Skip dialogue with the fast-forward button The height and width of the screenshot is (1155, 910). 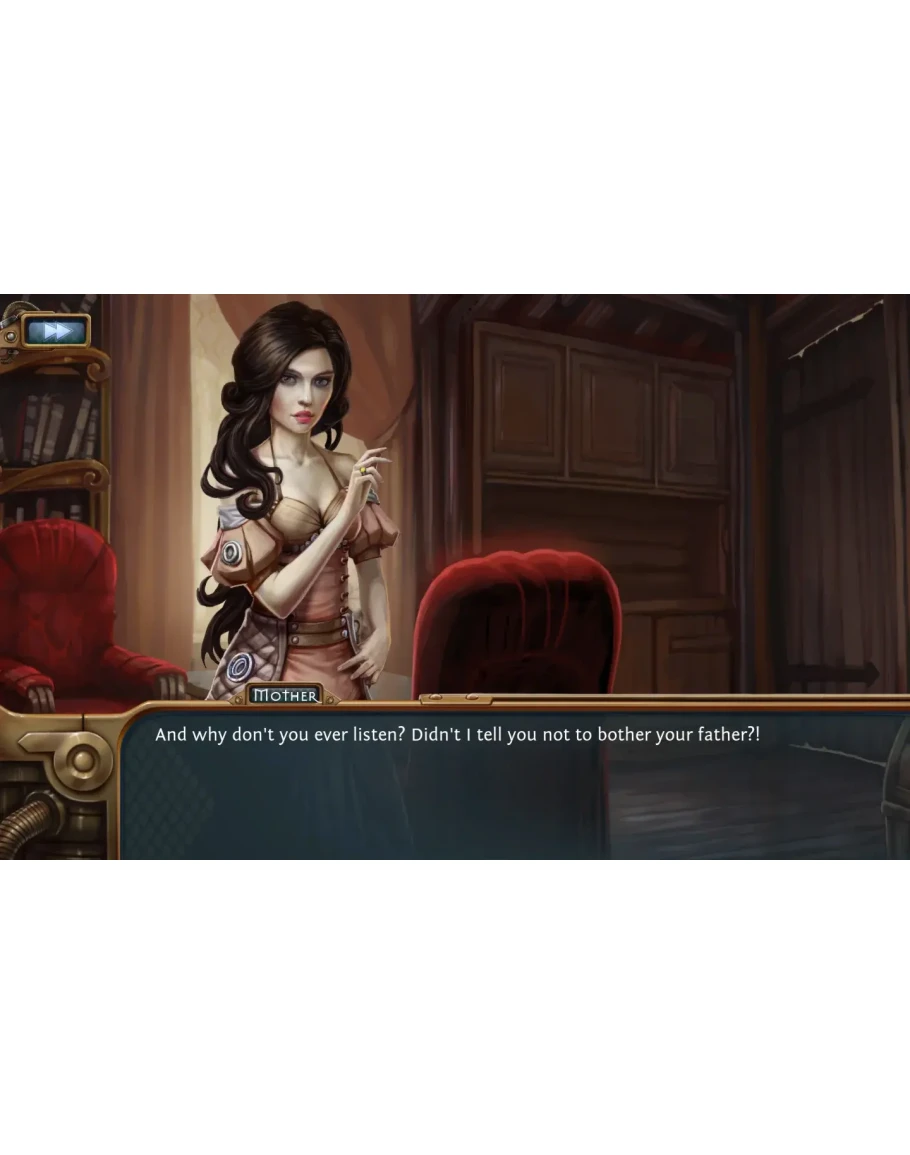tap(57, 331)
